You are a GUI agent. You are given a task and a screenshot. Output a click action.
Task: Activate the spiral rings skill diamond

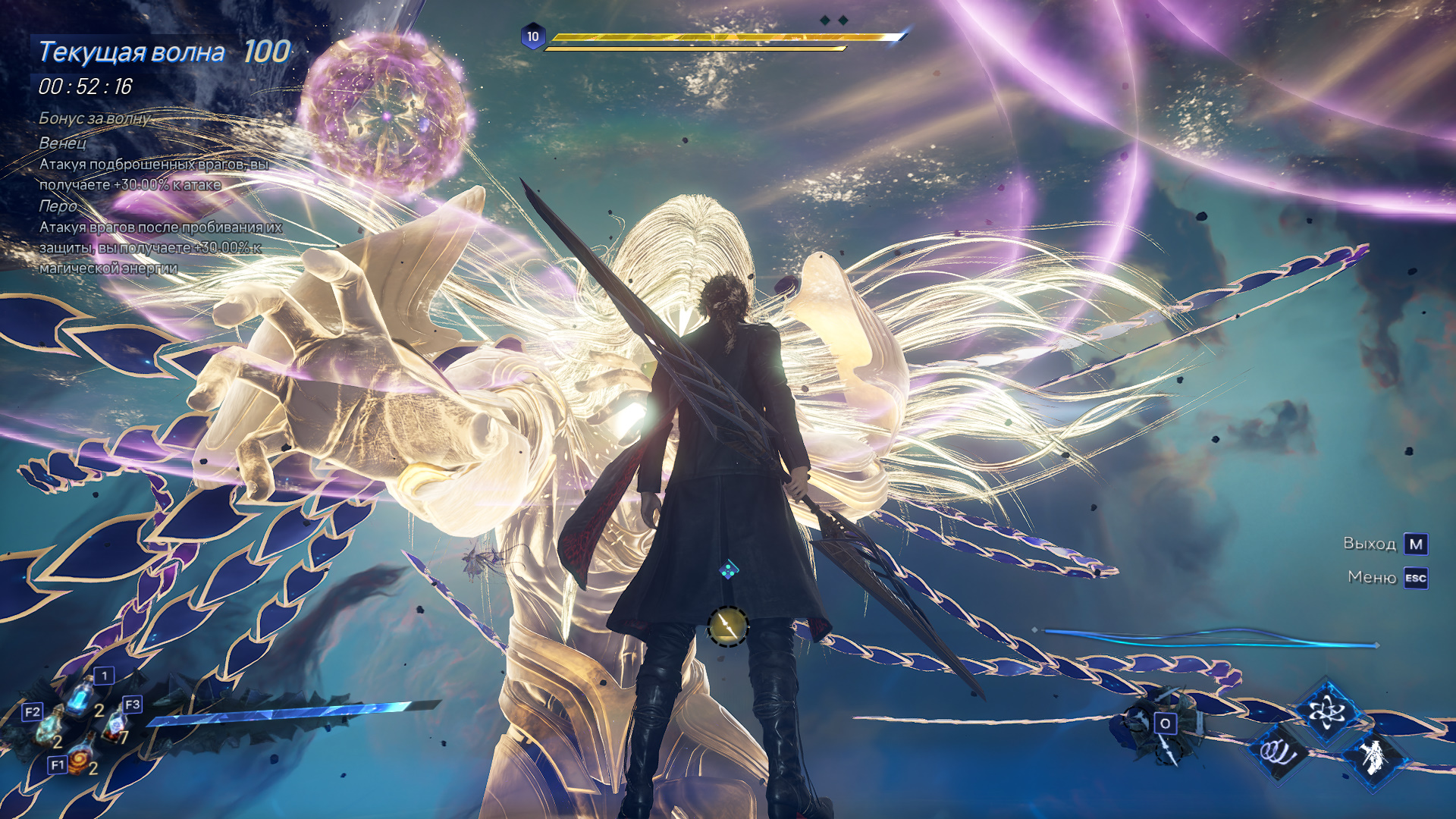pos(1279,755)
